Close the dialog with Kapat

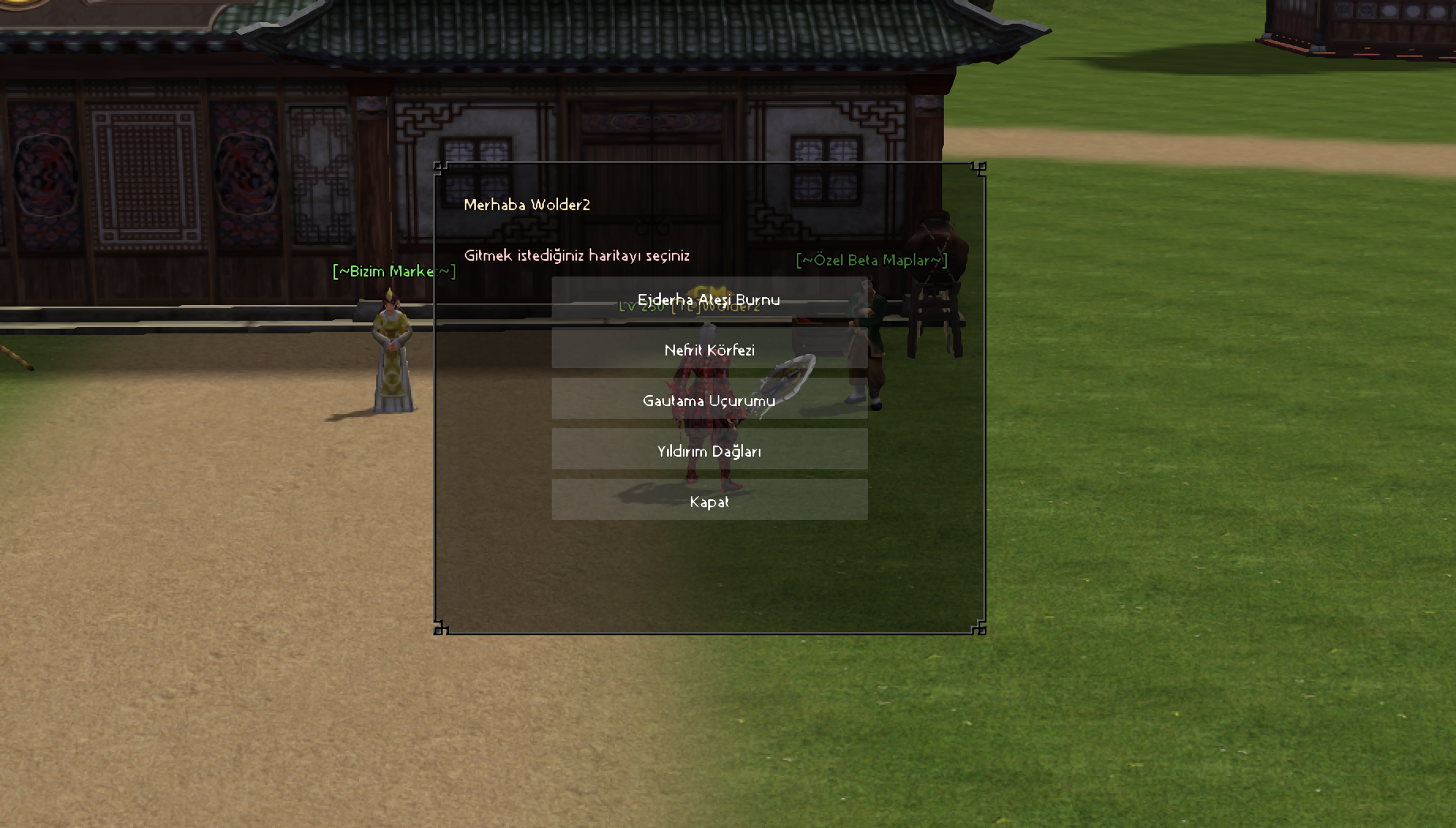(709, 501)
